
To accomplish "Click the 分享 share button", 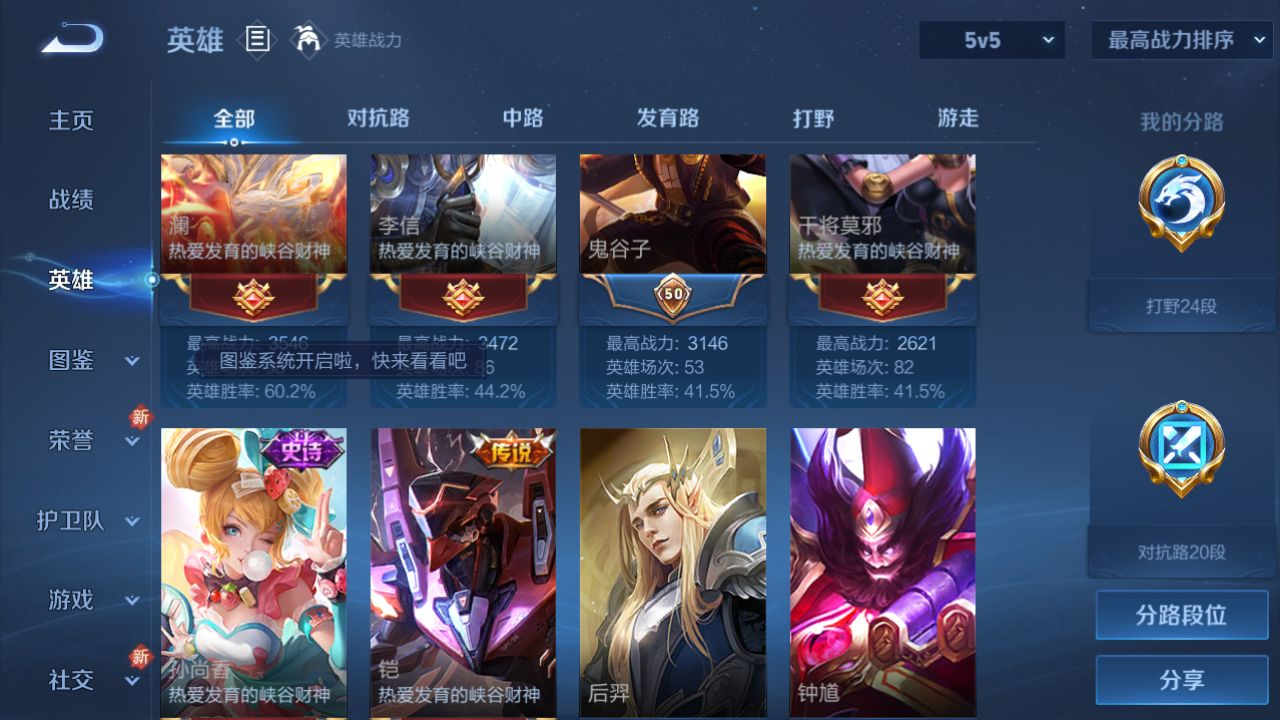I will (1181, 680).
